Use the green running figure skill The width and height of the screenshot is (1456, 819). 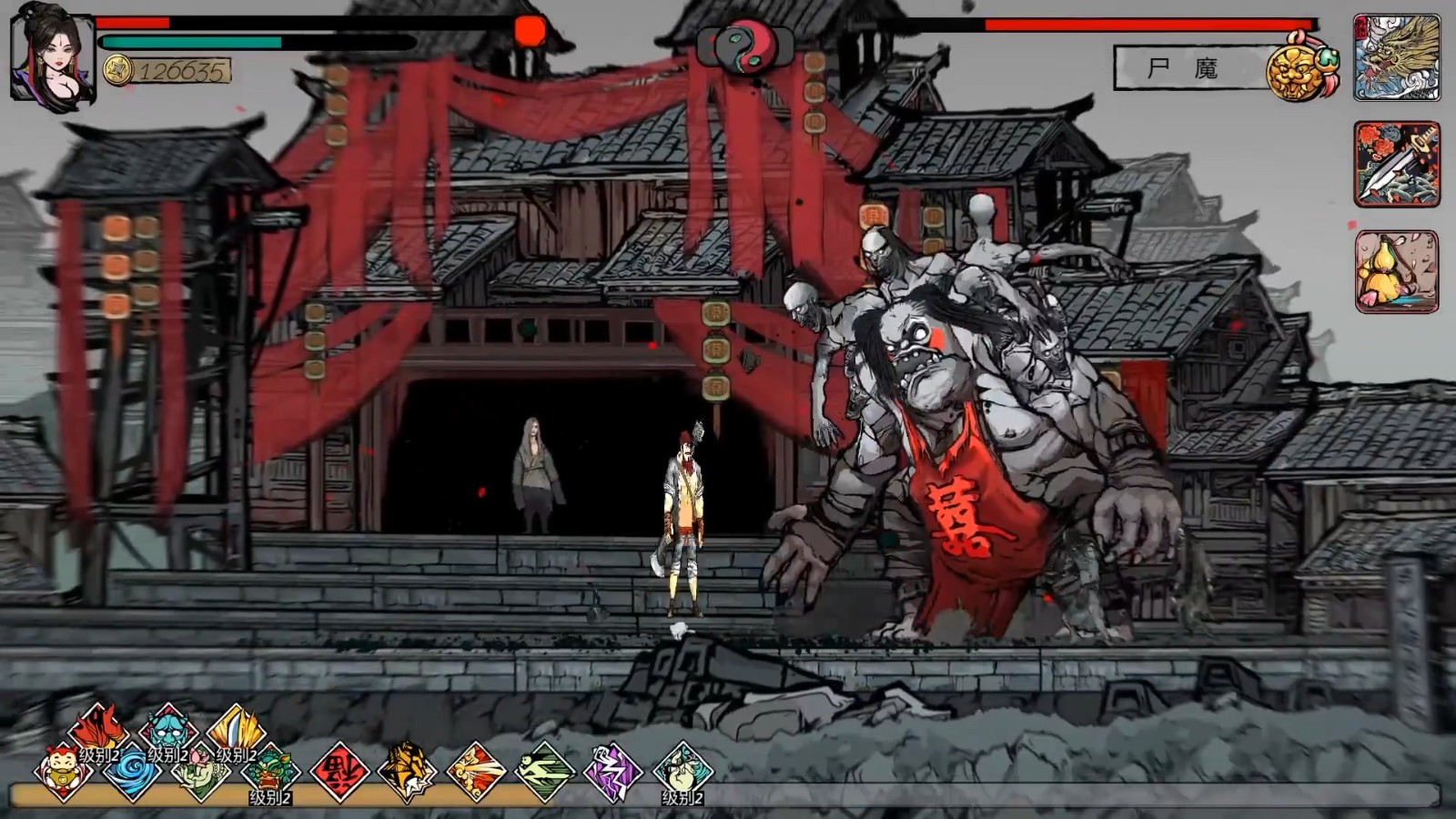(545, 772)
